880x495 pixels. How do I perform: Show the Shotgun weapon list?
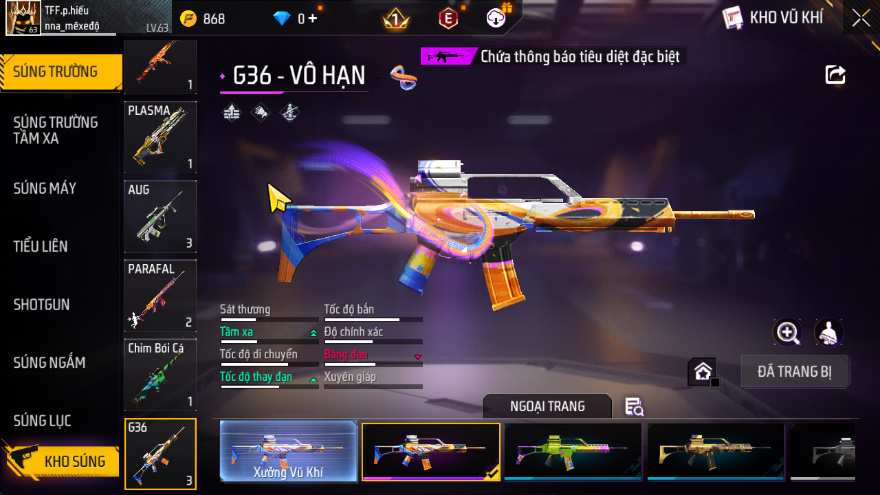42,304
